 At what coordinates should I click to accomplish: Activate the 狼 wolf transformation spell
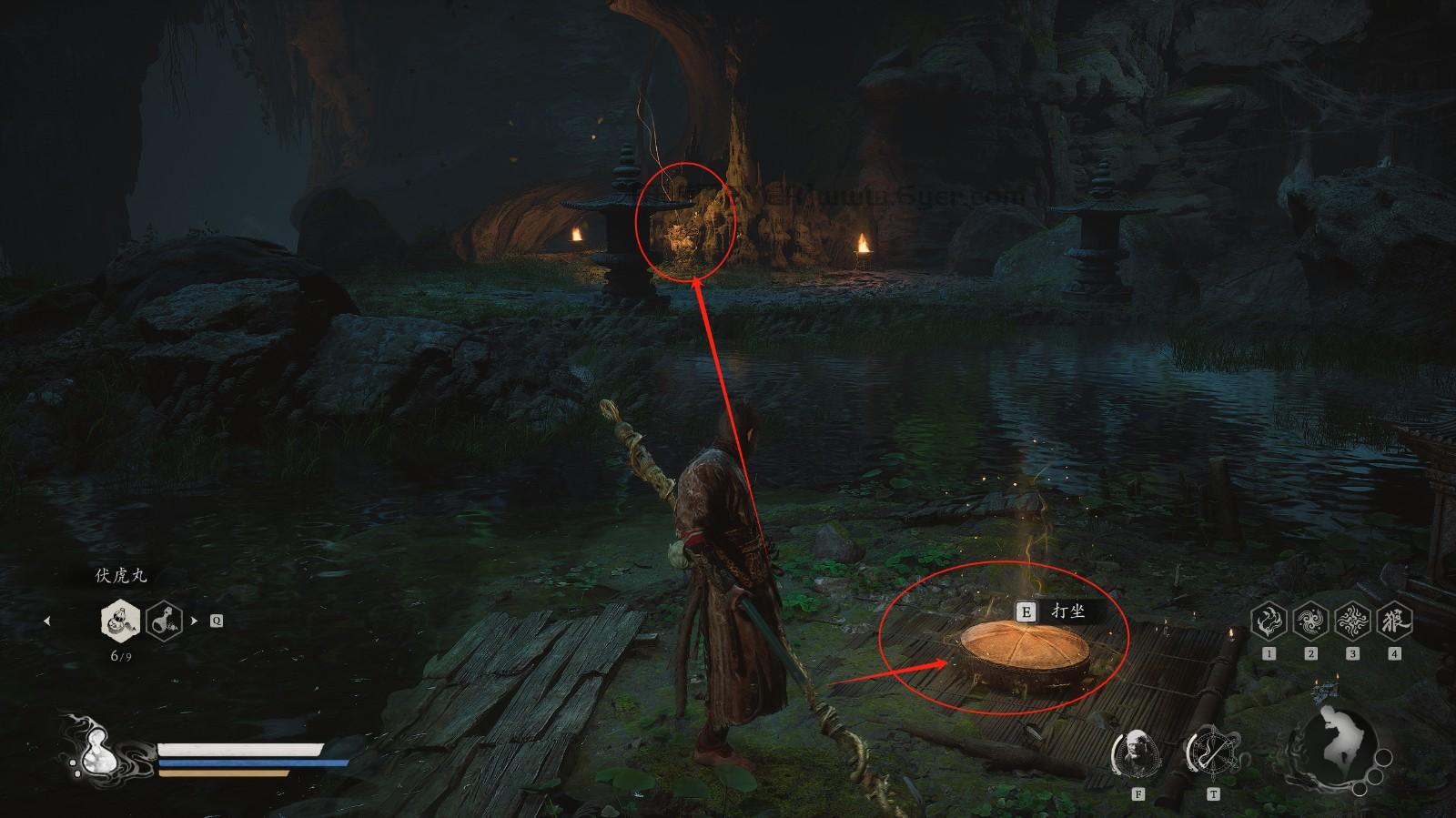(x=1394, y=621)
